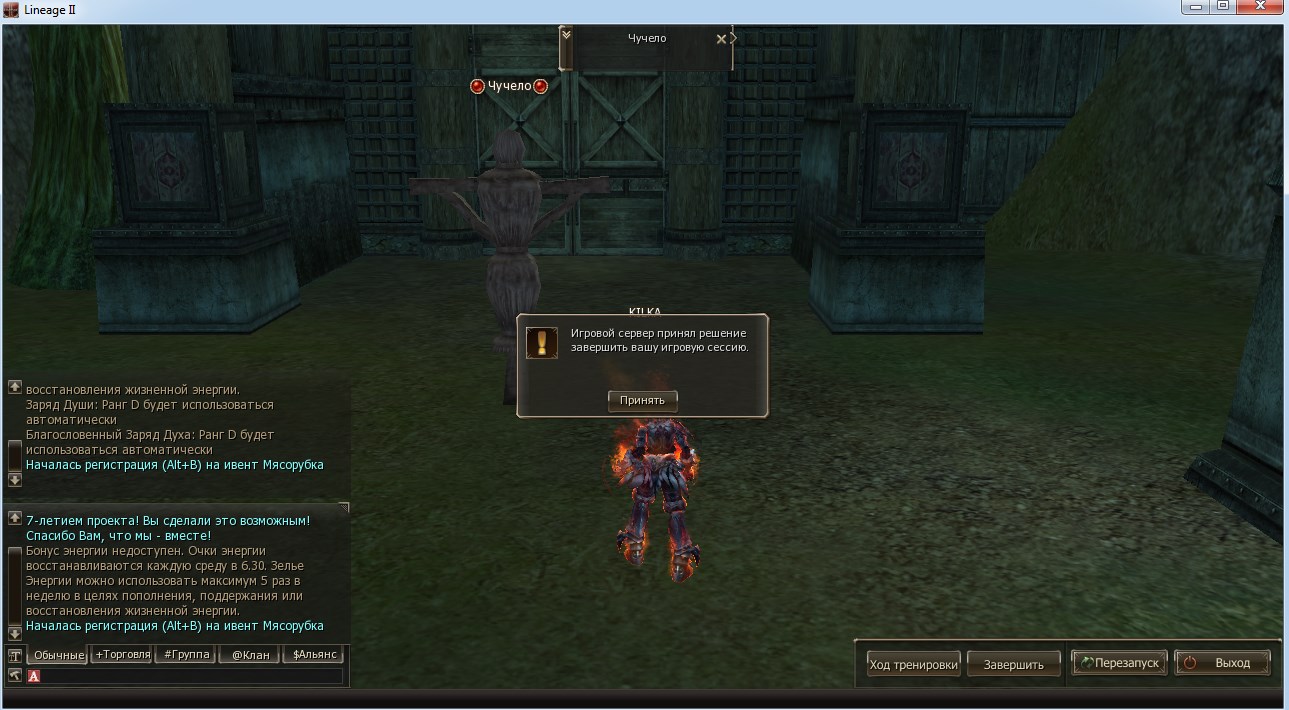This screenshot has height=710, width=1289.
Task: Minimize the Lineage II window
Action: tap(1195, 7)
